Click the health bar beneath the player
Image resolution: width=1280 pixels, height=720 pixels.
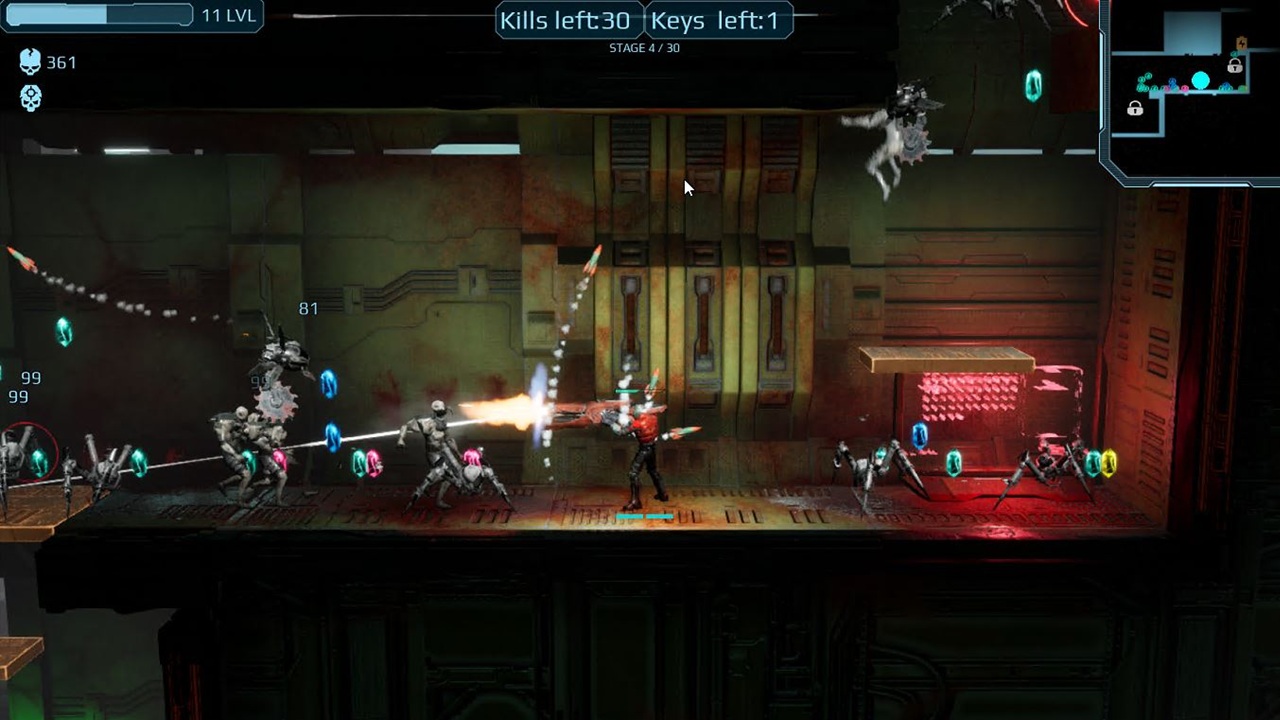tap(645, 516)
